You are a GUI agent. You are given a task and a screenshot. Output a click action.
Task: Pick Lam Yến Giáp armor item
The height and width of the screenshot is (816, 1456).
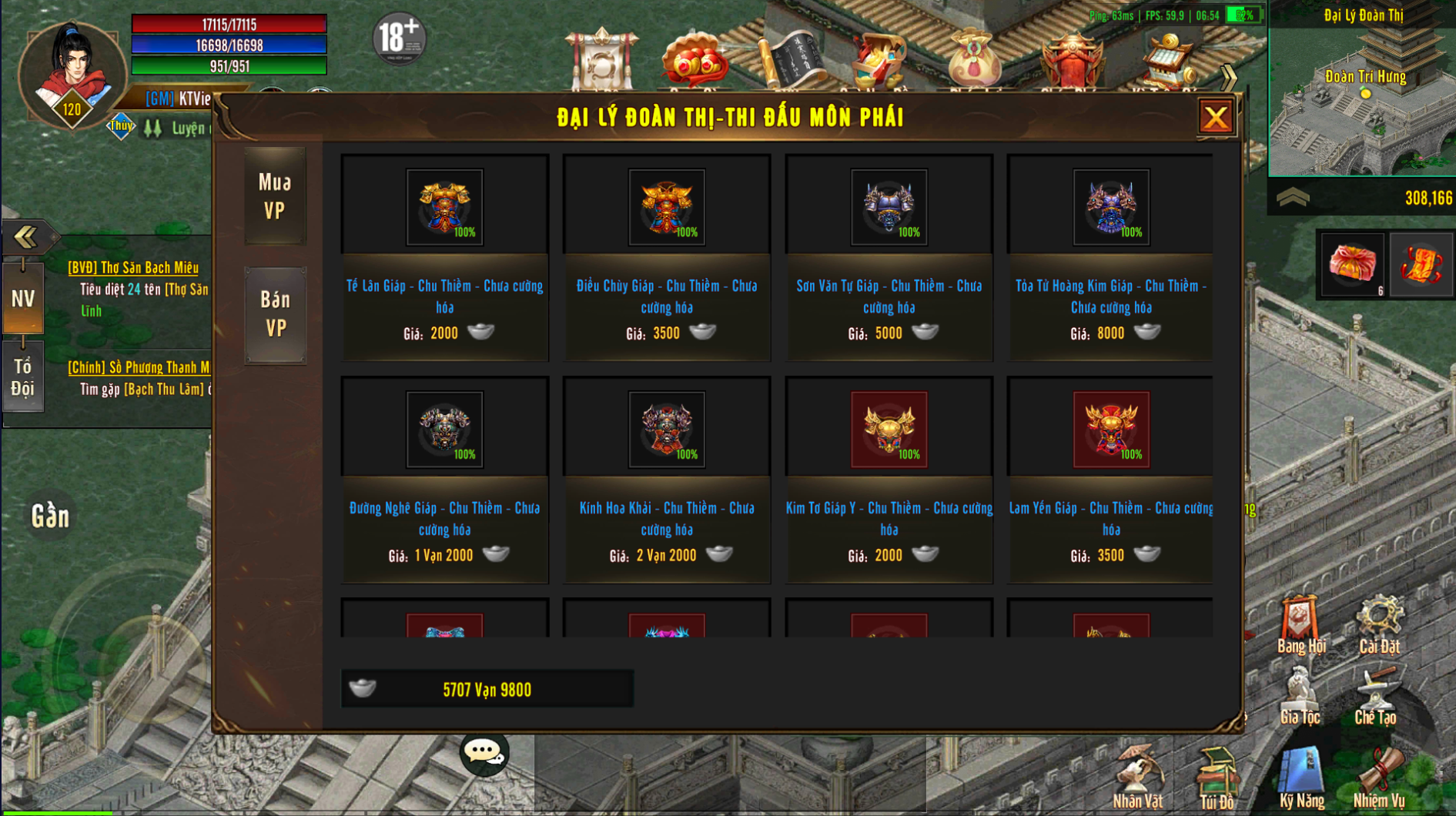(1110, 430)
